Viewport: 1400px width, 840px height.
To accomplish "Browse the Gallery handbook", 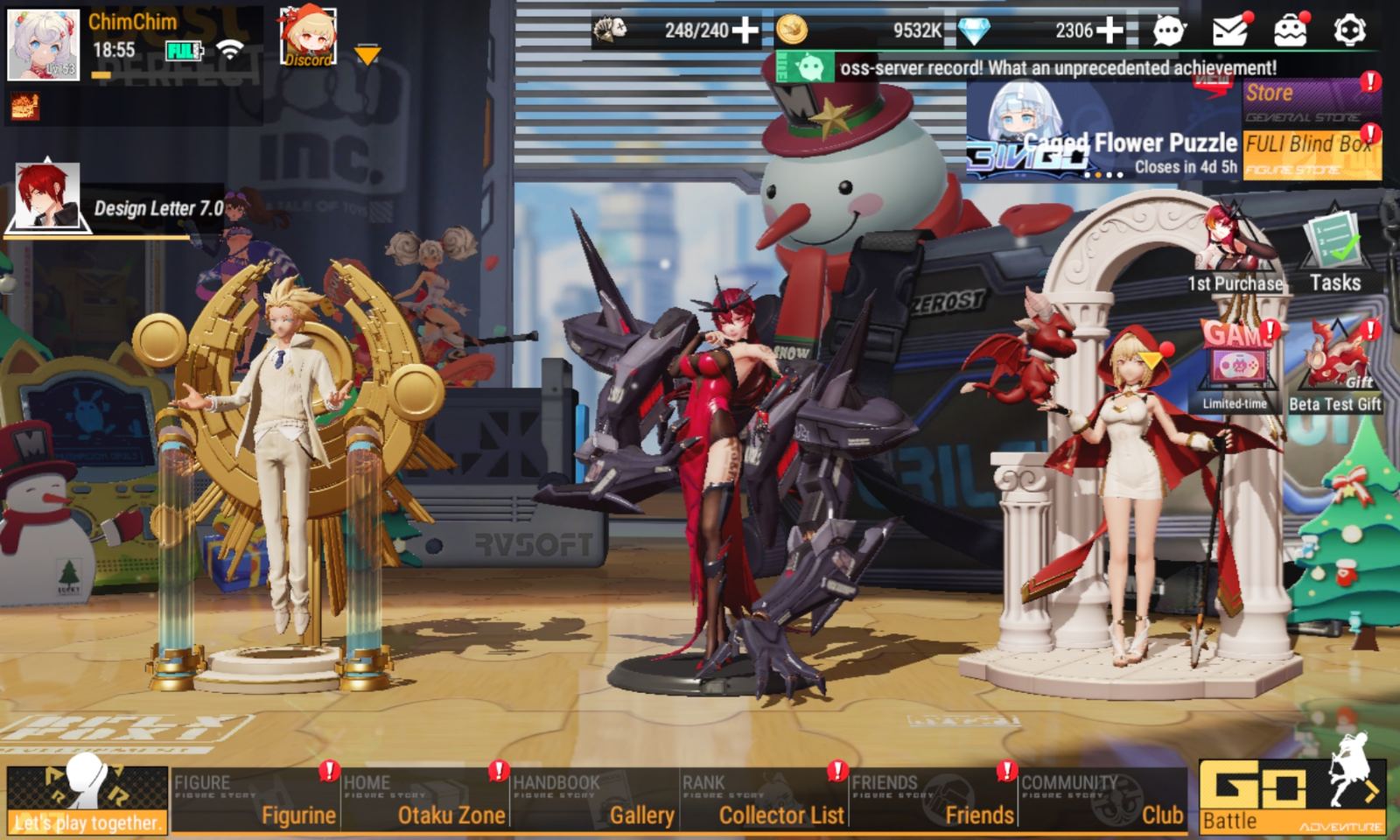I will point(593,800).
